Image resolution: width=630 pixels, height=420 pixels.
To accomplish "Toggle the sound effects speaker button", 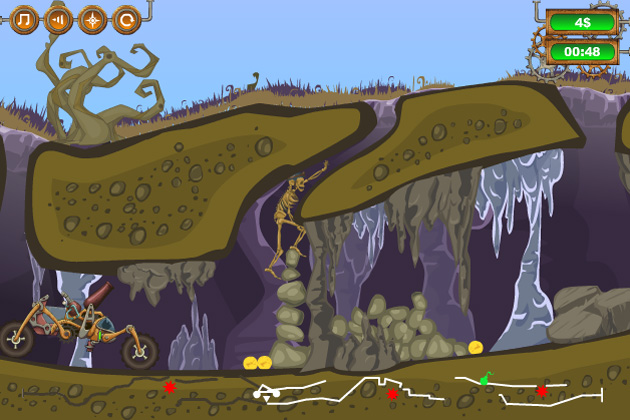I will [x=58, y=19].
